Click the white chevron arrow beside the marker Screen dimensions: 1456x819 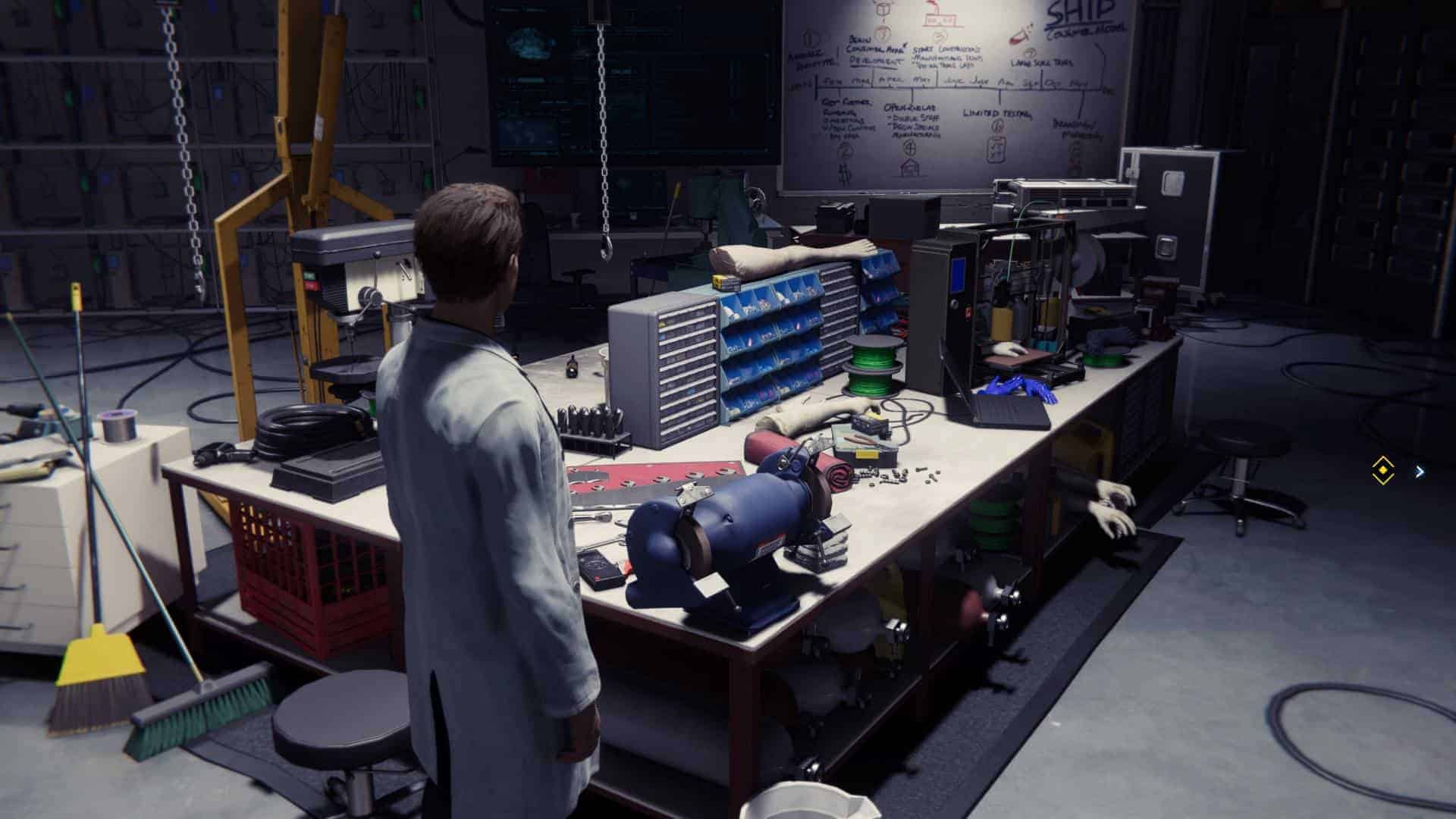pos(1420,472)
